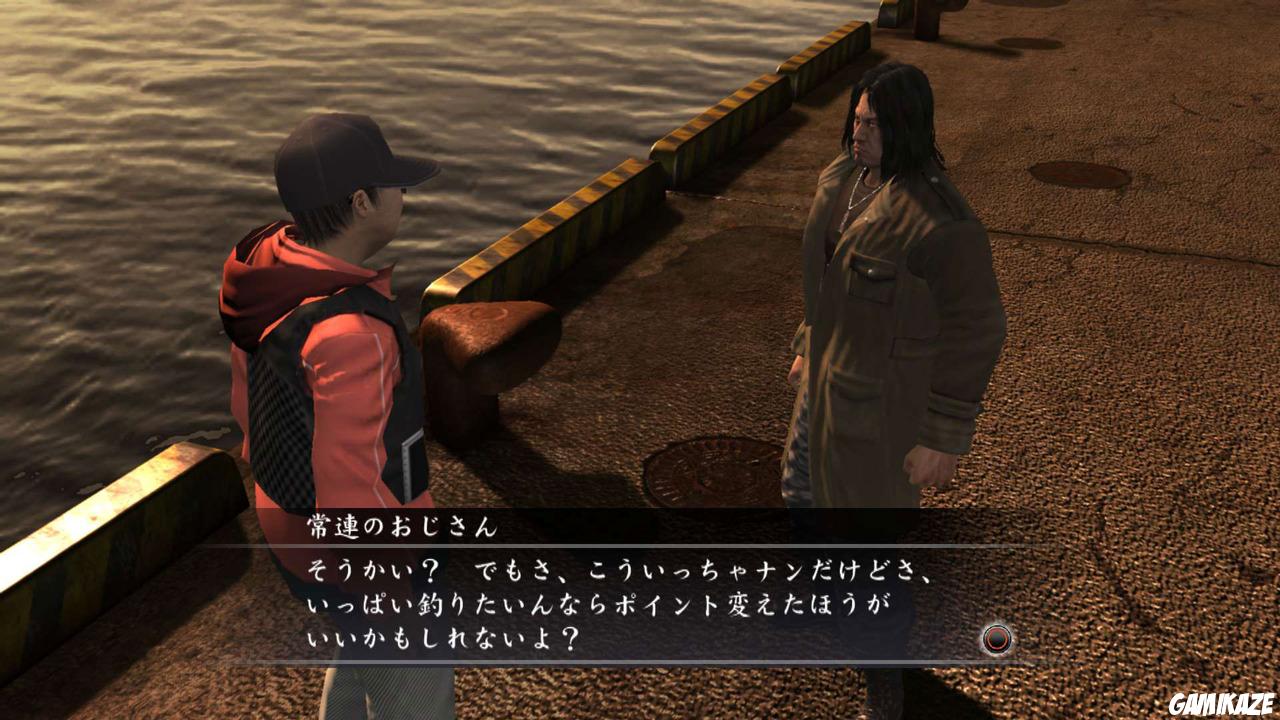Click the coat pocket flap on the tan coat

[x=872, y=270]
